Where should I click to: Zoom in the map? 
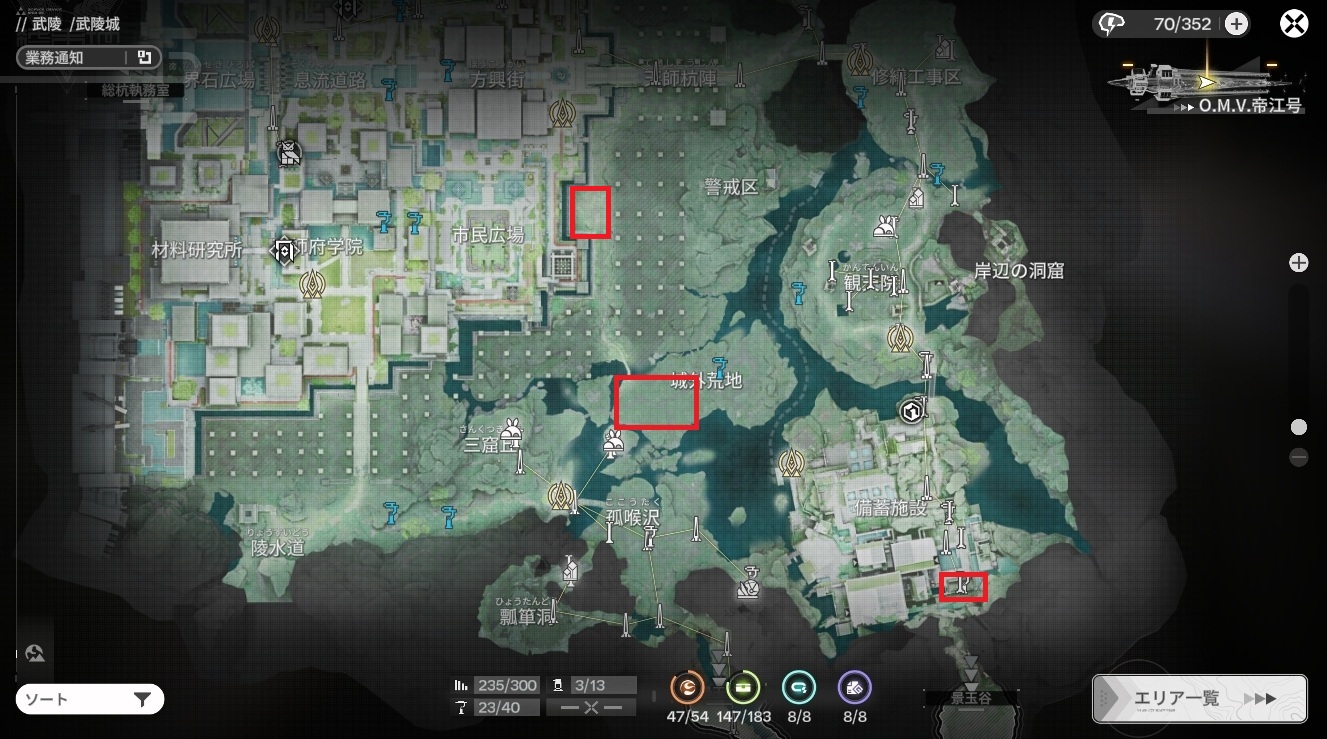(1299, 263)
